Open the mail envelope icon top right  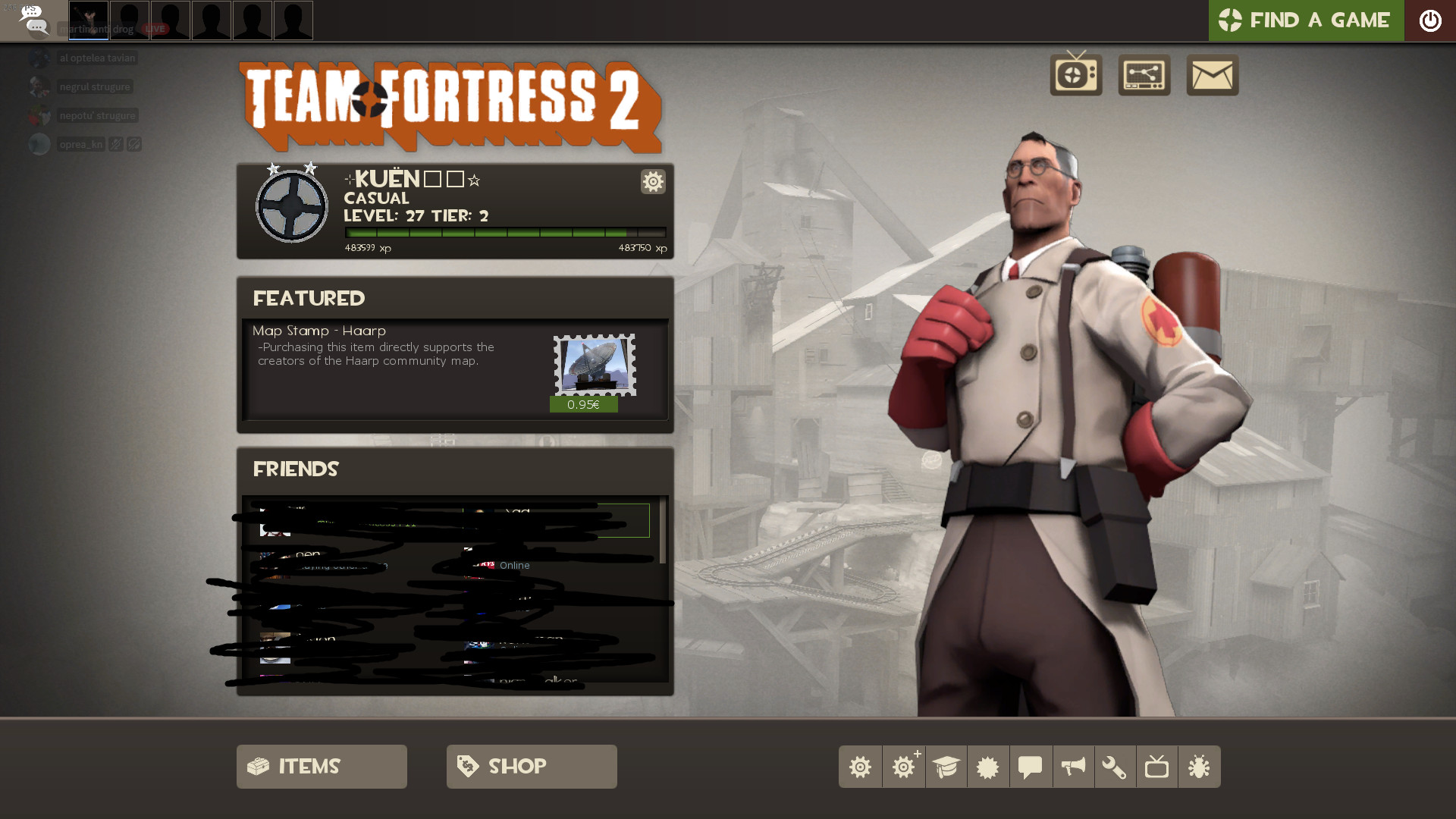1212,75
